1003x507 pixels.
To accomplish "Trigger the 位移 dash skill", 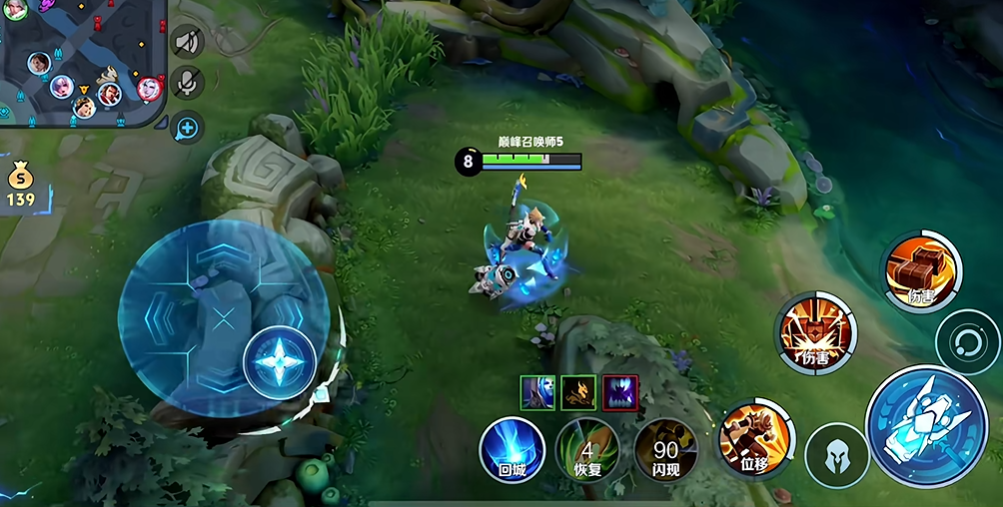I will [754, 437].
